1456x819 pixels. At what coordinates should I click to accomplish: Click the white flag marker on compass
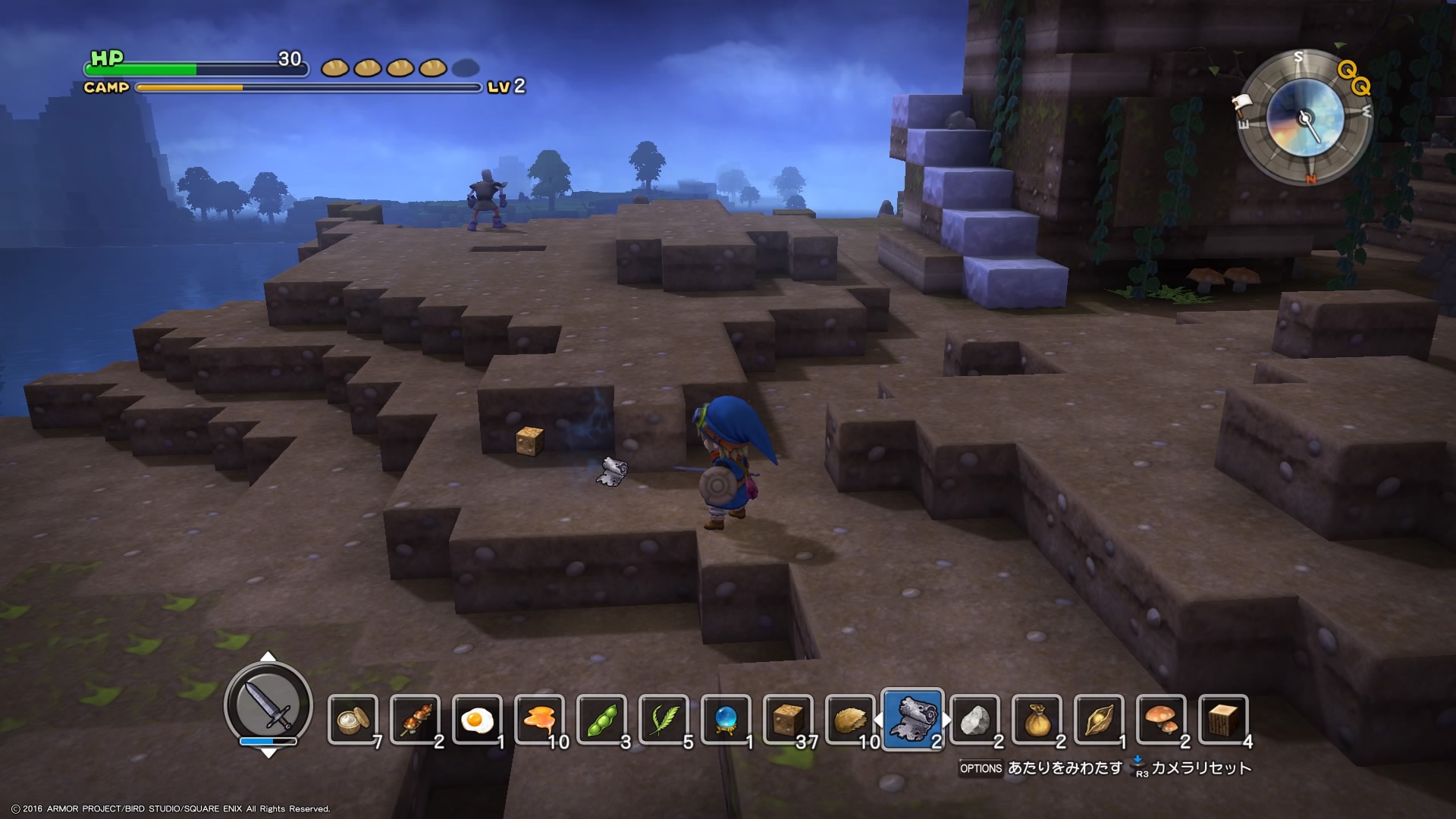[1241, 102]
